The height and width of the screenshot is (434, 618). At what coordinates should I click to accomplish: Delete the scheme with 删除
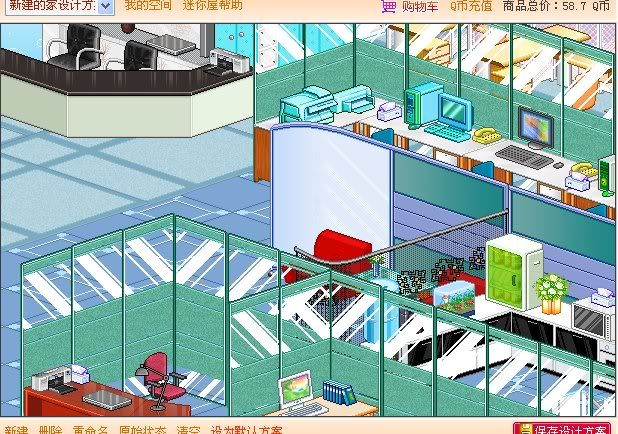(x=51, y=429)
